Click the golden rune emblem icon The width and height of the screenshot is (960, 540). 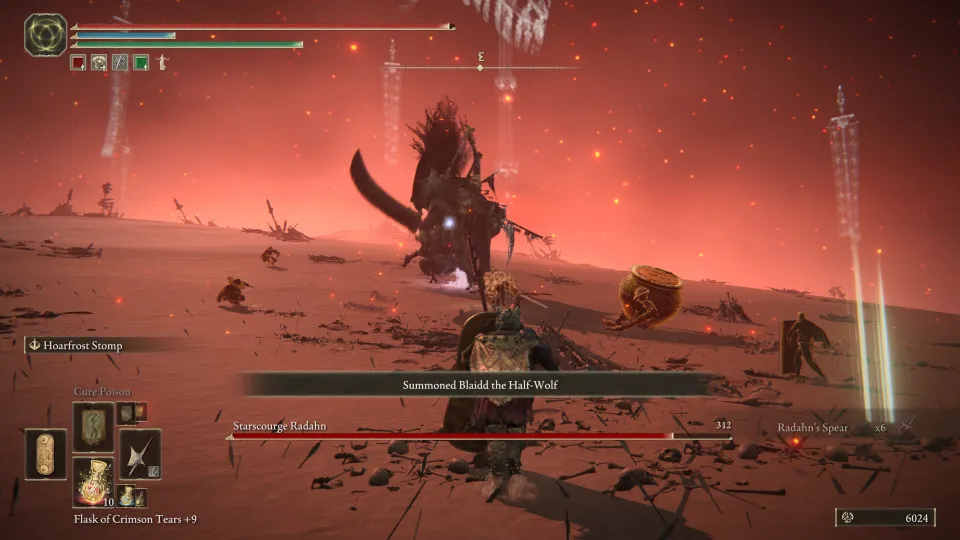pyautogui.click(x=45, y=35)
